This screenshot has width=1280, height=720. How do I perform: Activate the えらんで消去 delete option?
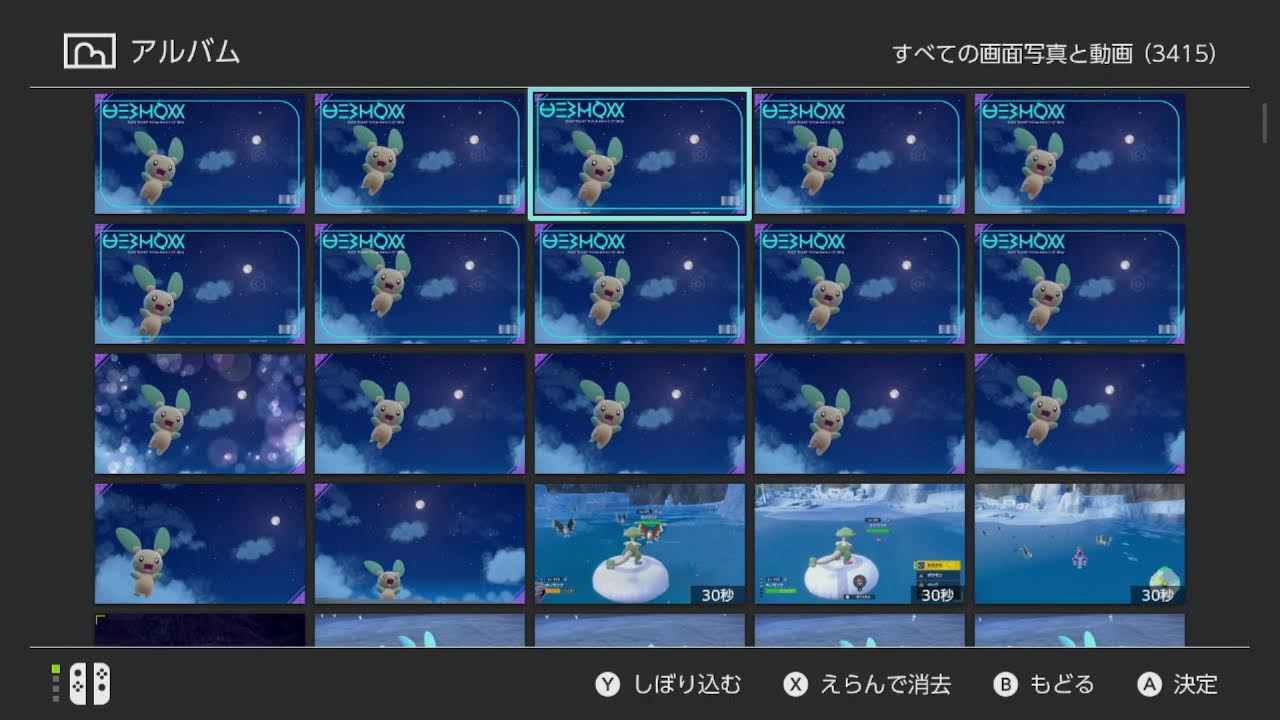pyautogui.click(x=885, y=684)
